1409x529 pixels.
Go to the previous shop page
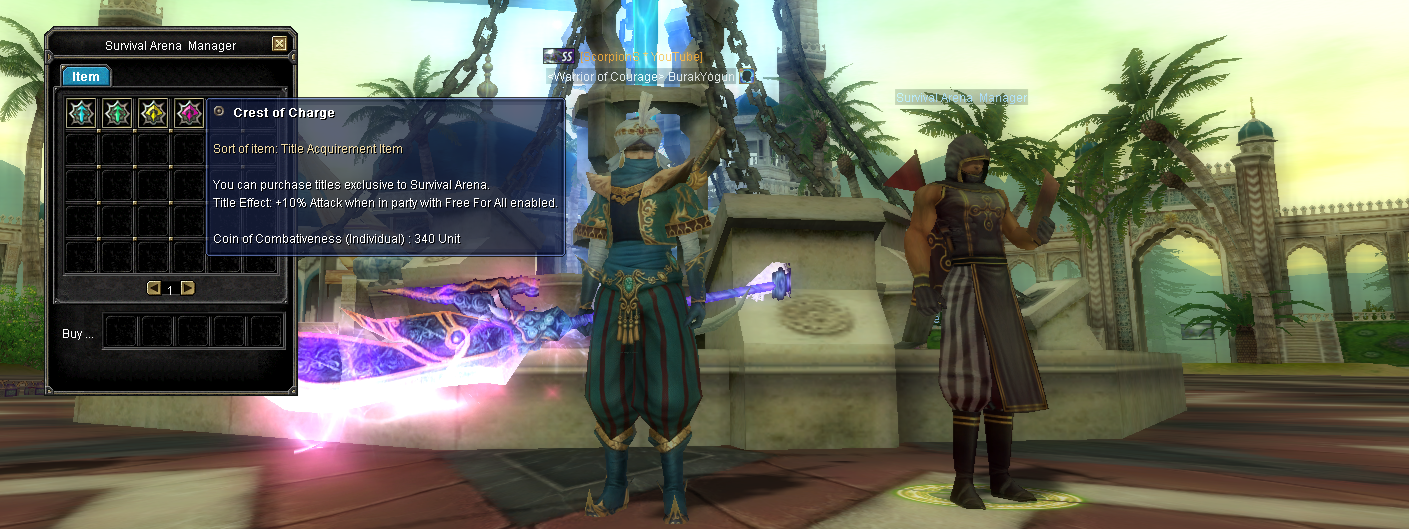154,288
